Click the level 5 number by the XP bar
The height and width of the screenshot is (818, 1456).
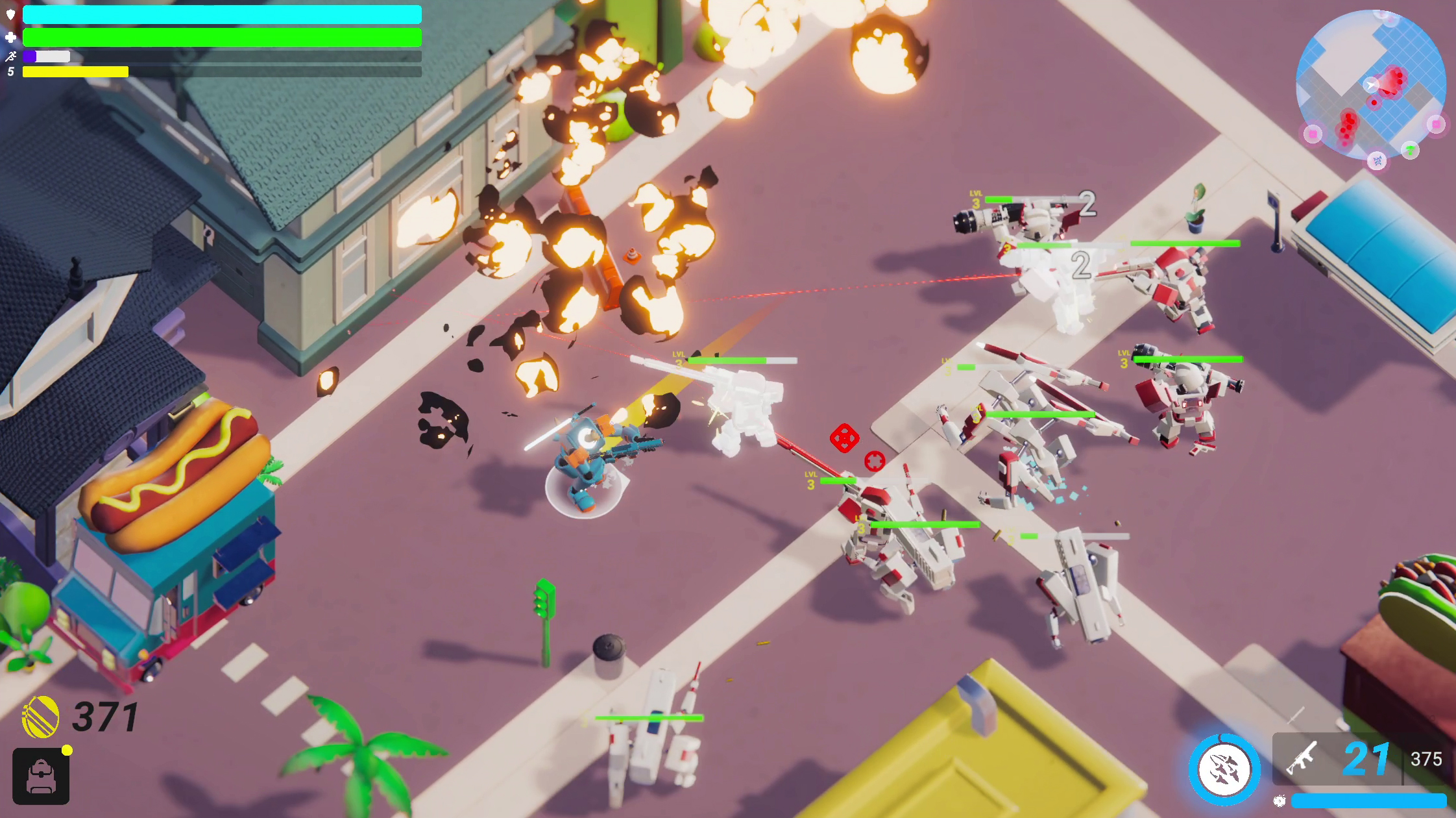pyautogui.click(x=9, y=71)
